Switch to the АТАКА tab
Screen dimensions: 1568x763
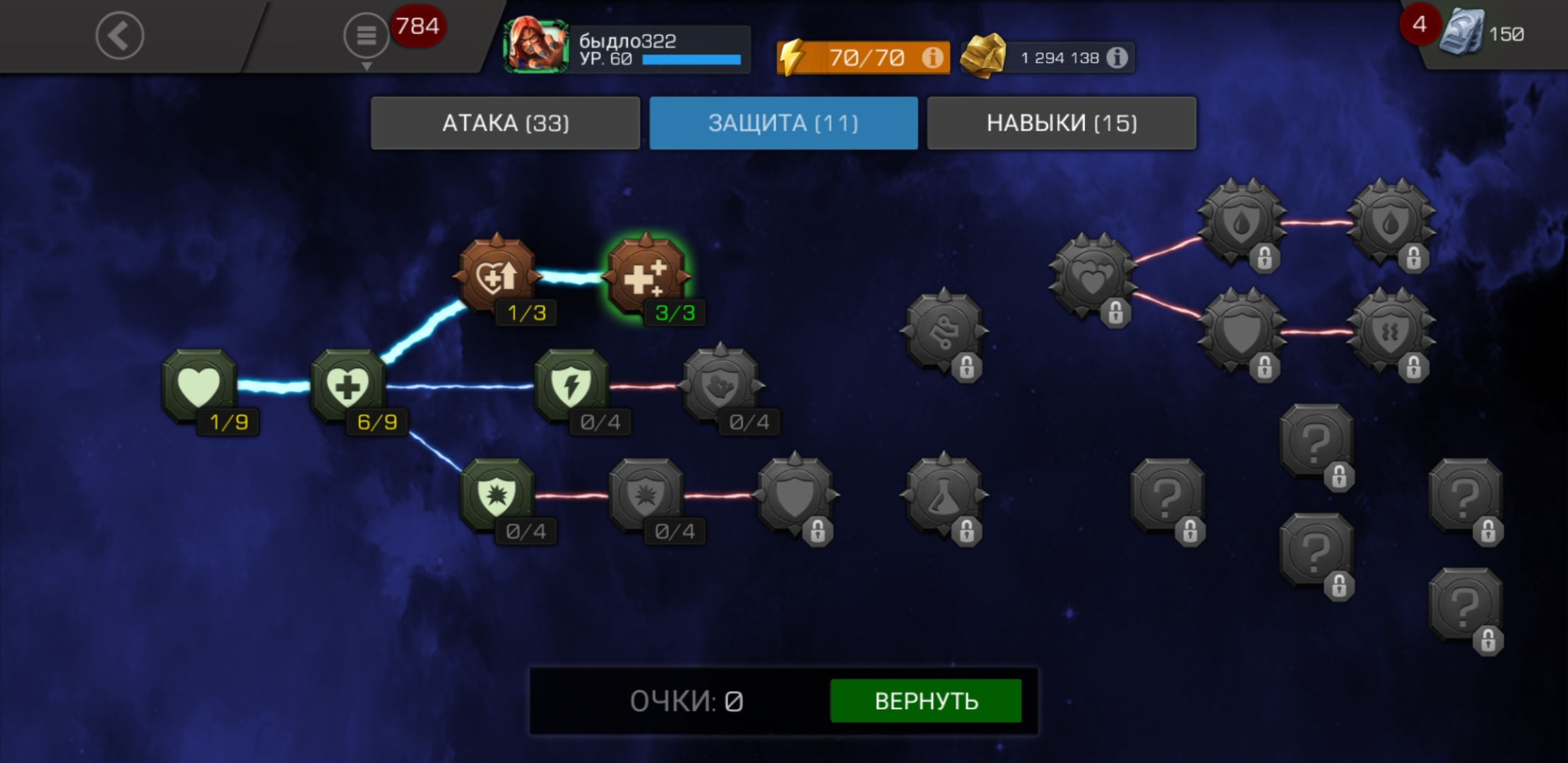[x=505, y=123]
